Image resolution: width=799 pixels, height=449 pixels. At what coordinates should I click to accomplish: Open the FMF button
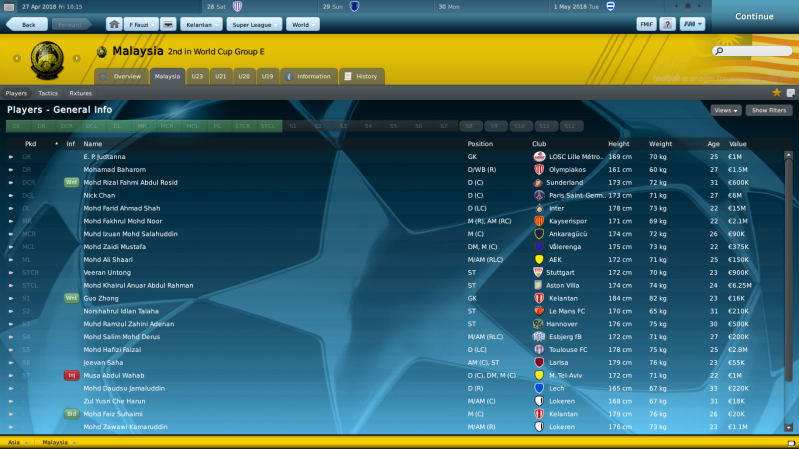click(645, 23)
